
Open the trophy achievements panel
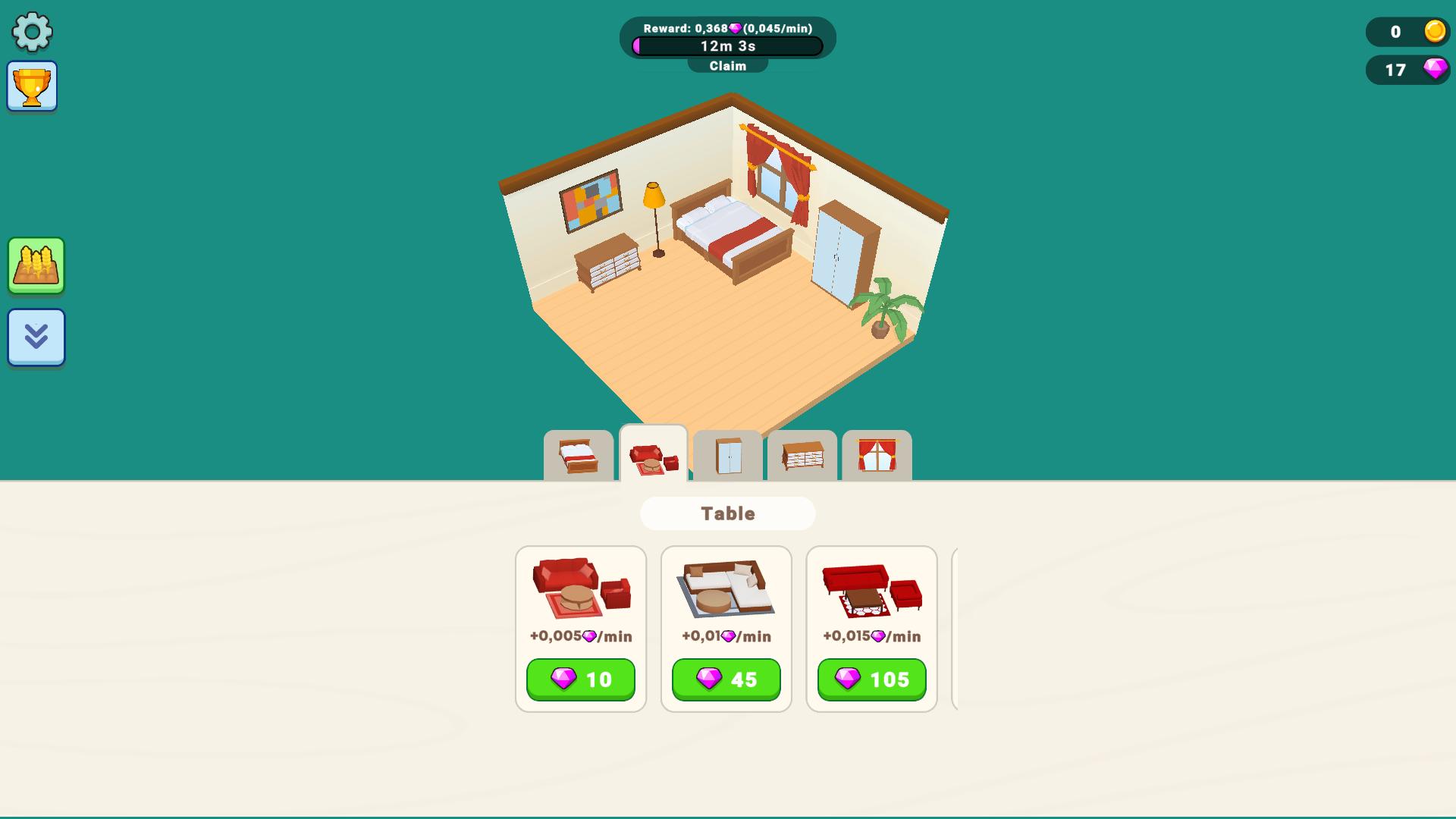click(x=32, y=86)
